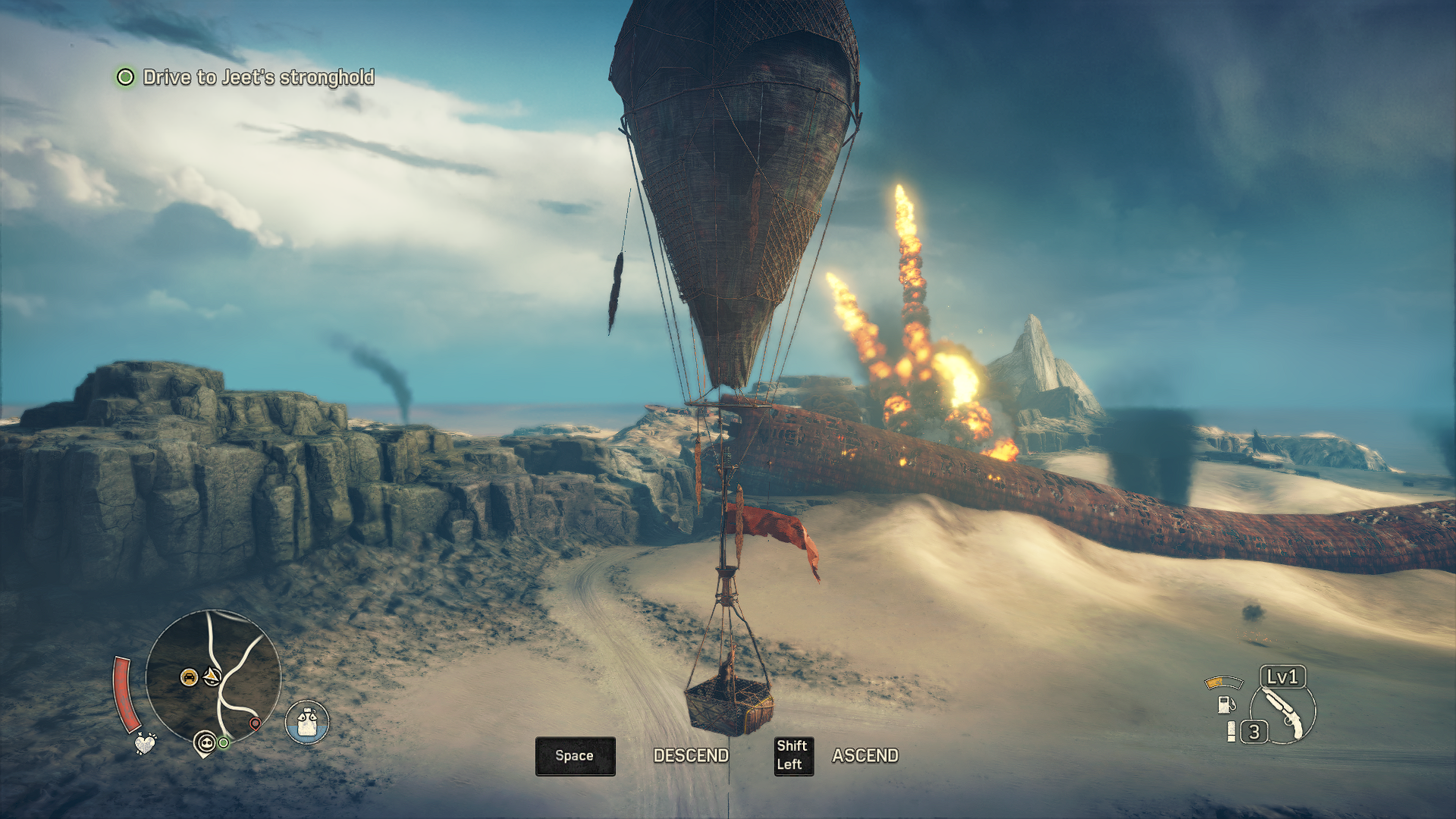
Task: Select the green objective dot on minimap
Action: [x=224, y=742]
